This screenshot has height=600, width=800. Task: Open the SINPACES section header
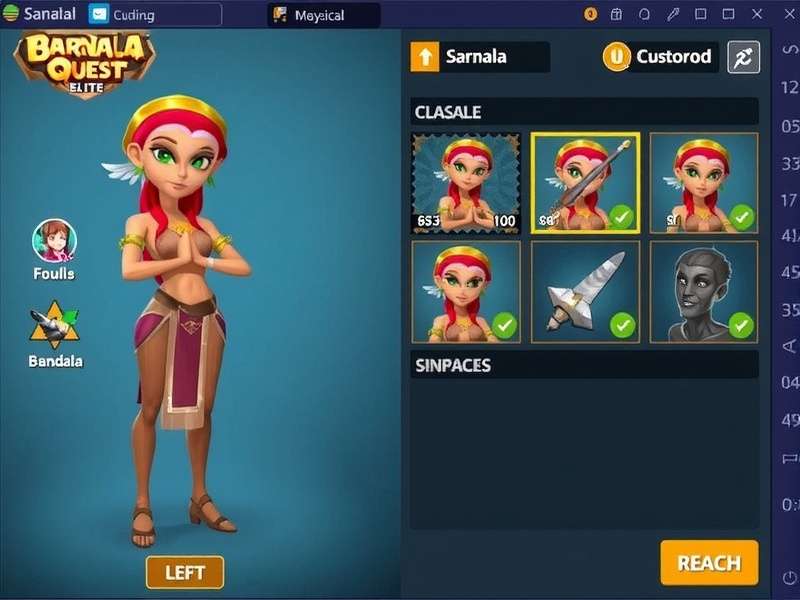585,365
